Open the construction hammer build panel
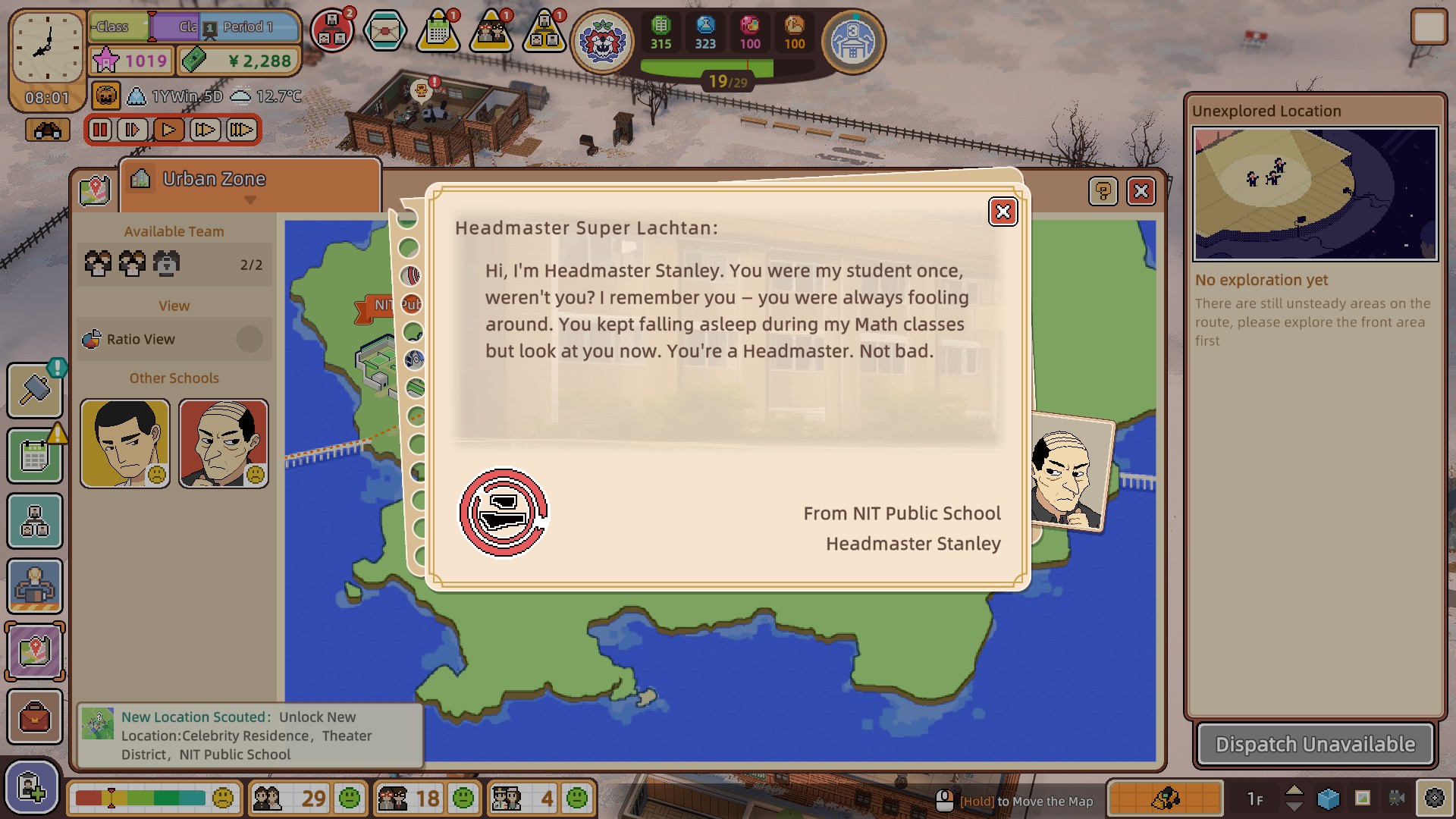The image size is (1456, 819). [34, 391]
